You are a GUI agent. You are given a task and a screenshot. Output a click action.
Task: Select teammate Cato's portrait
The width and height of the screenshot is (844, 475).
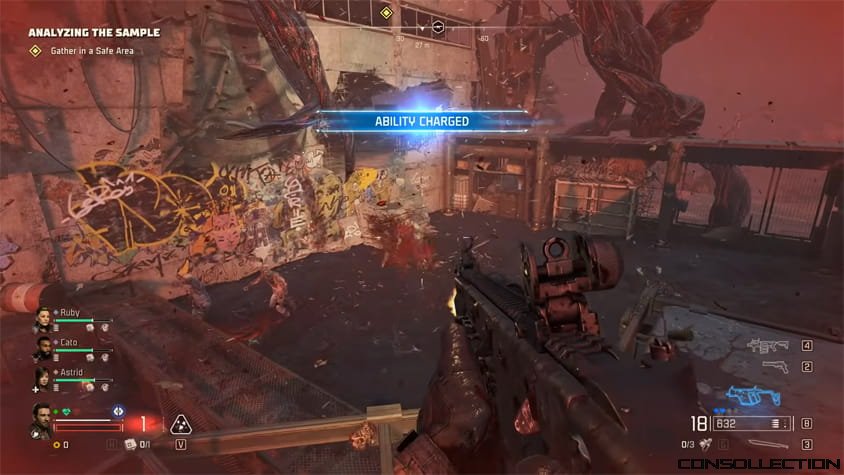coord(42,348)
